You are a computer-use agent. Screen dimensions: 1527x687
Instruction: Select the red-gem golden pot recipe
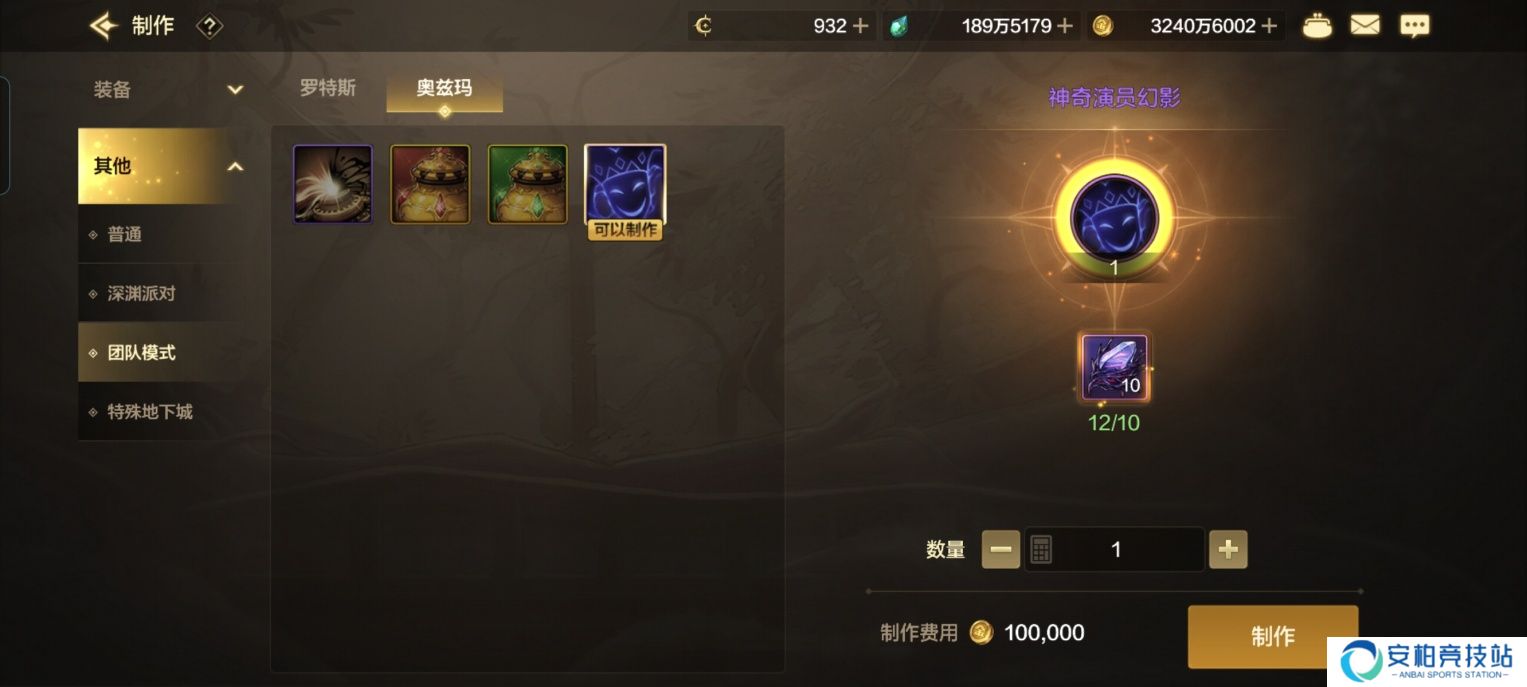[430, 184]
